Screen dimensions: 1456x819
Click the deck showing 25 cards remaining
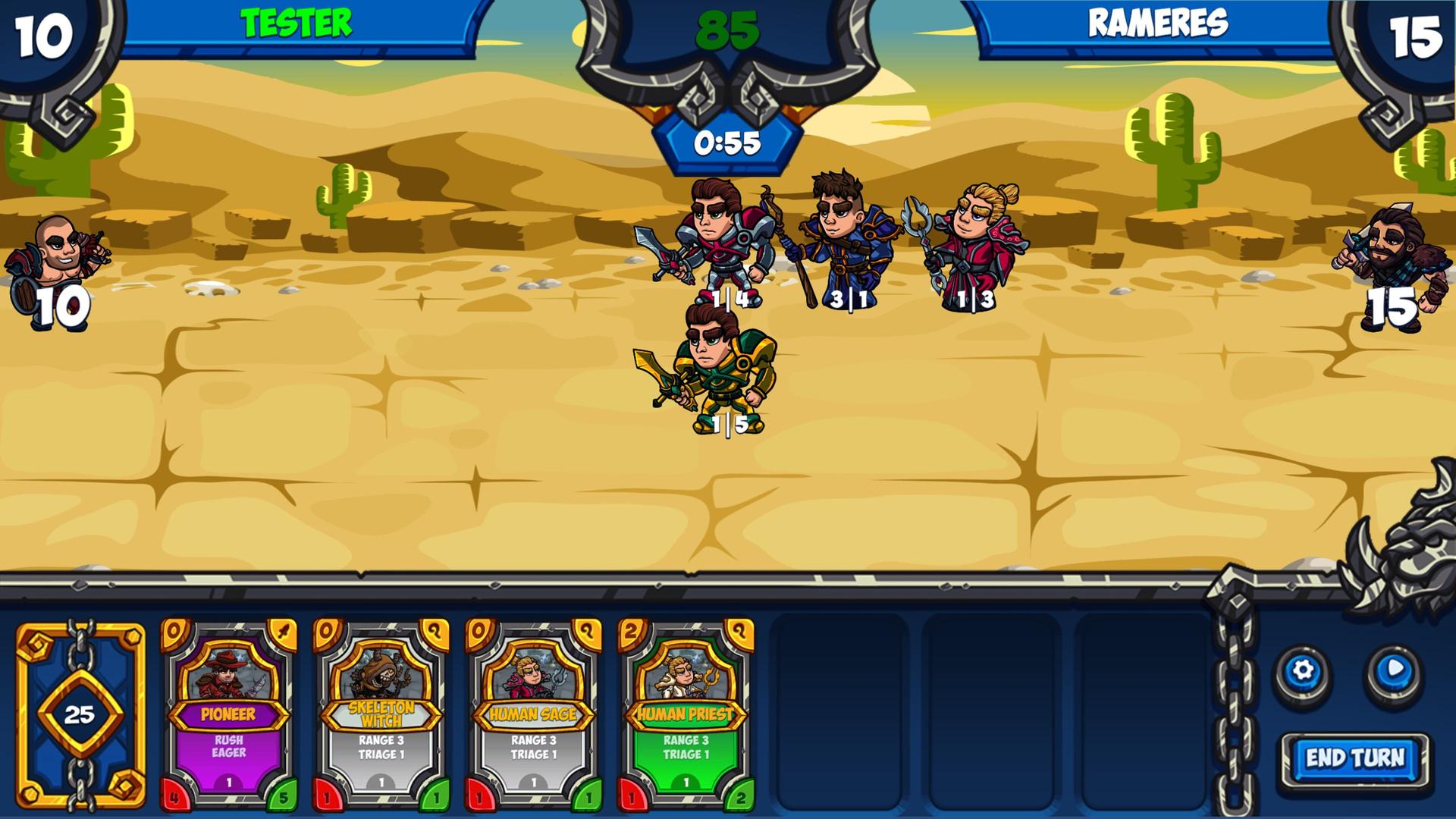coord(80,717)
